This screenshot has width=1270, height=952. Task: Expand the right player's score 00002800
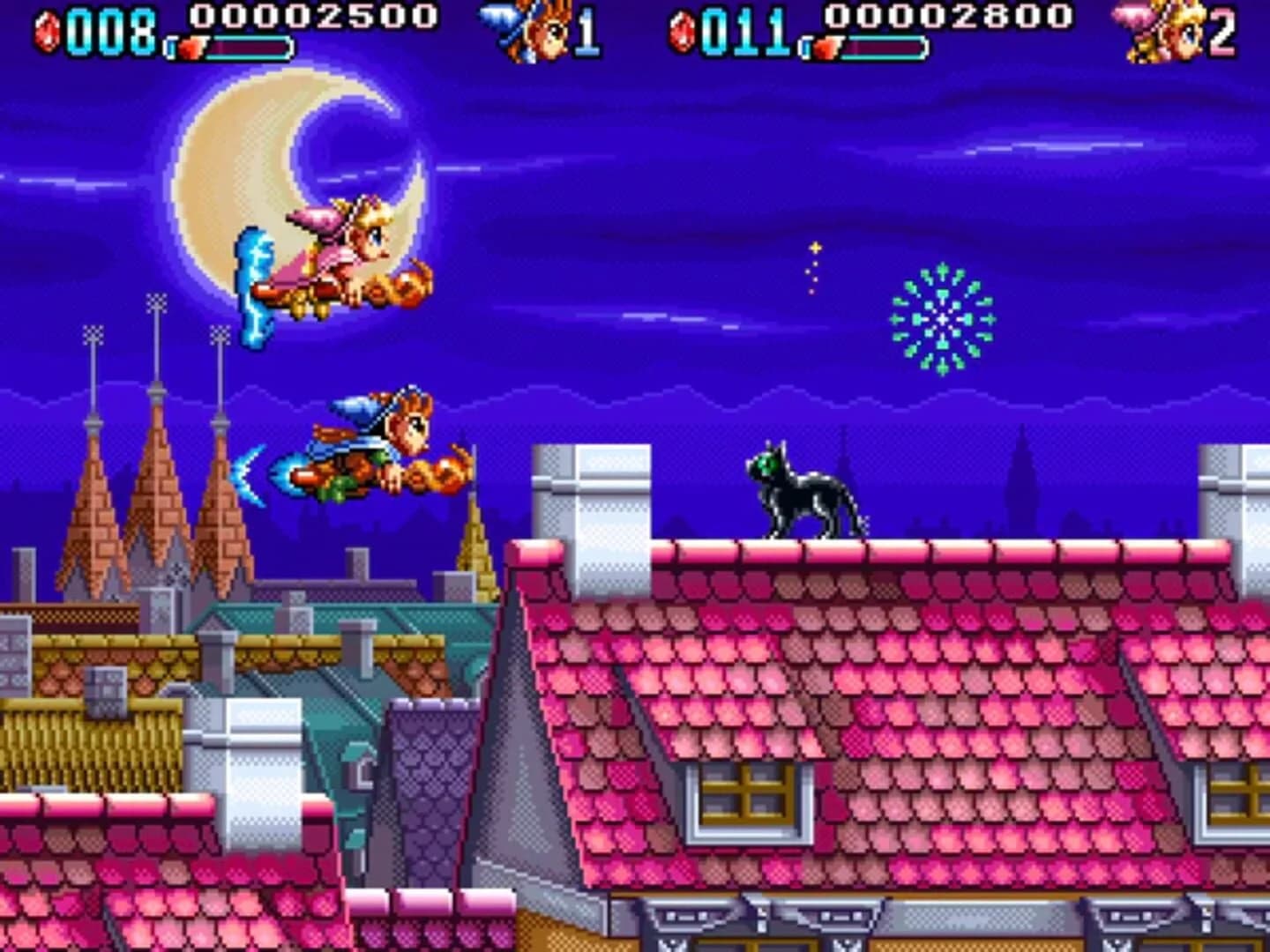coord(946,16)
